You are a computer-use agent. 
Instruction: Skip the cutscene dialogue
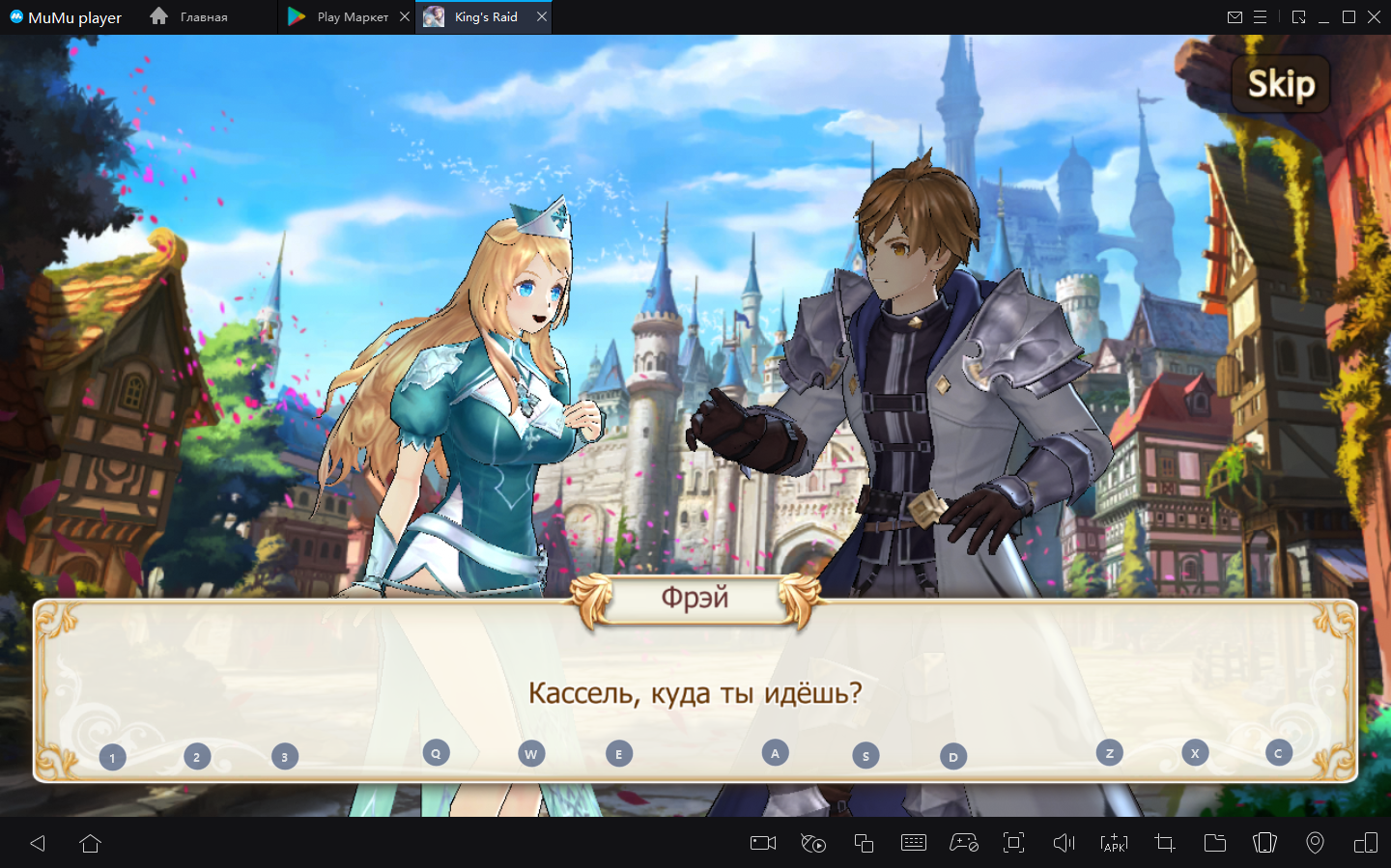point(1281,84)
